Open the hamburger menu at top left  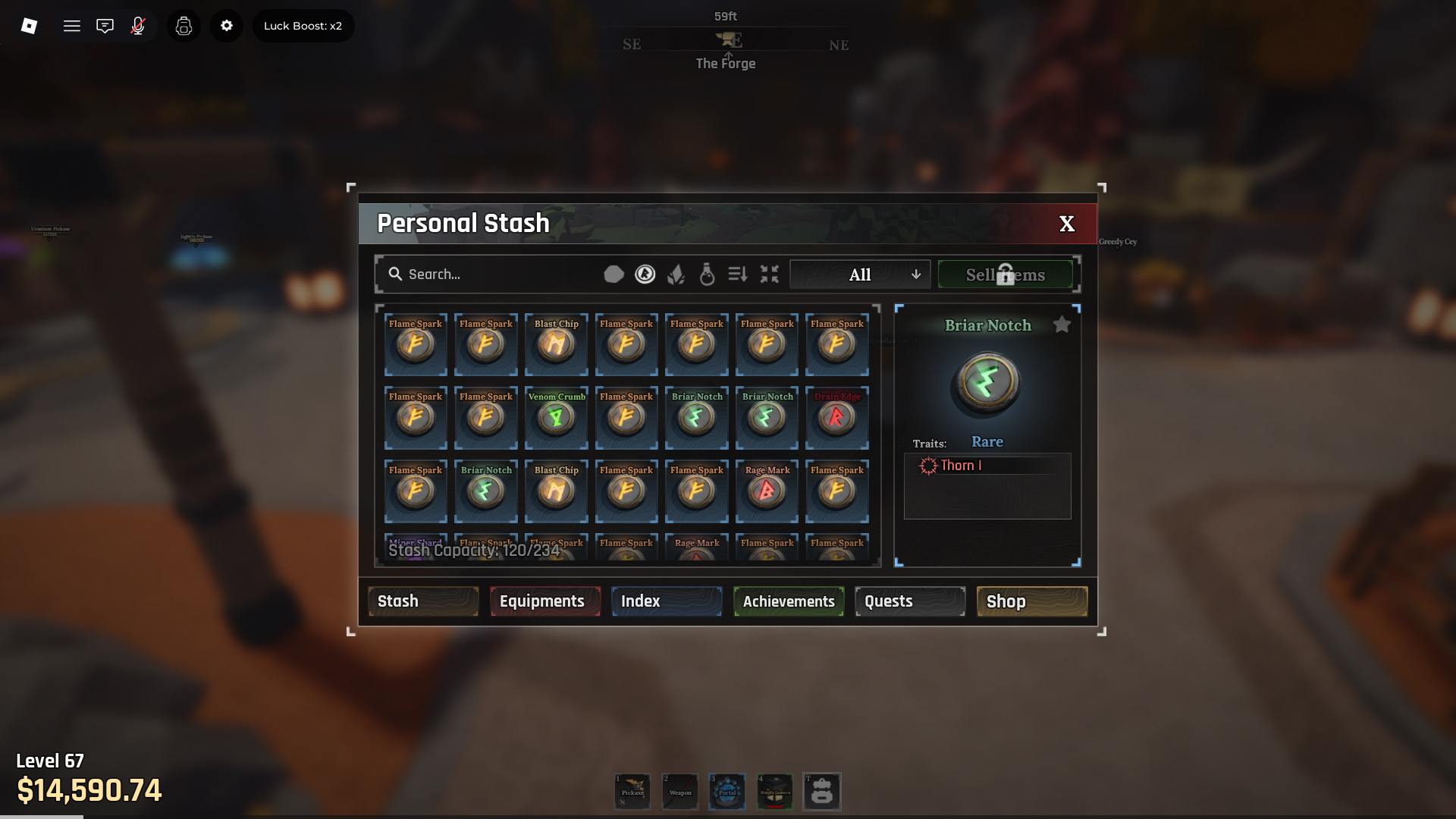pos(72,25)
